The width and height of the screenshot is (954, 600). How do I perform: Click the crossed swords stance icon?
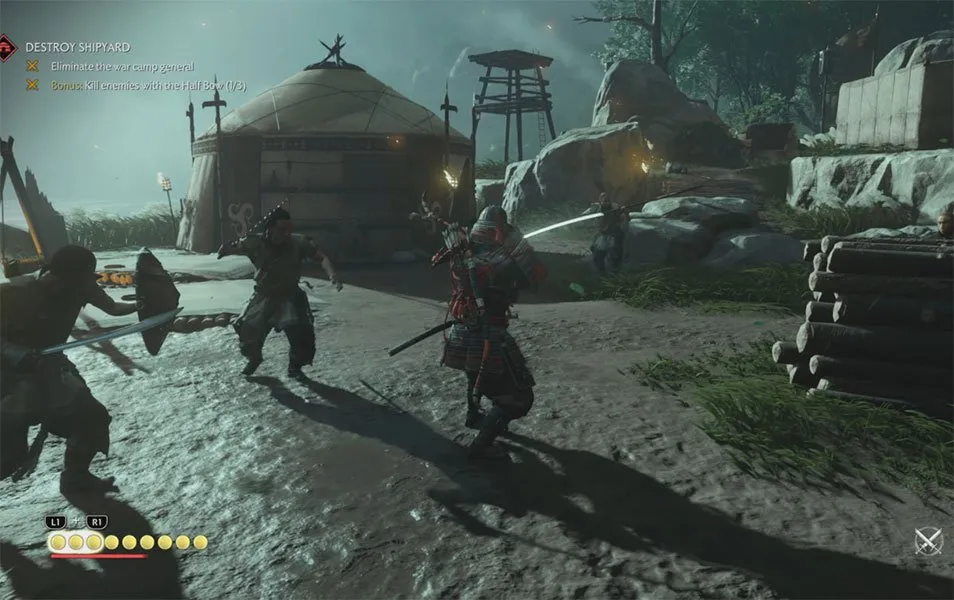(929, 541)
